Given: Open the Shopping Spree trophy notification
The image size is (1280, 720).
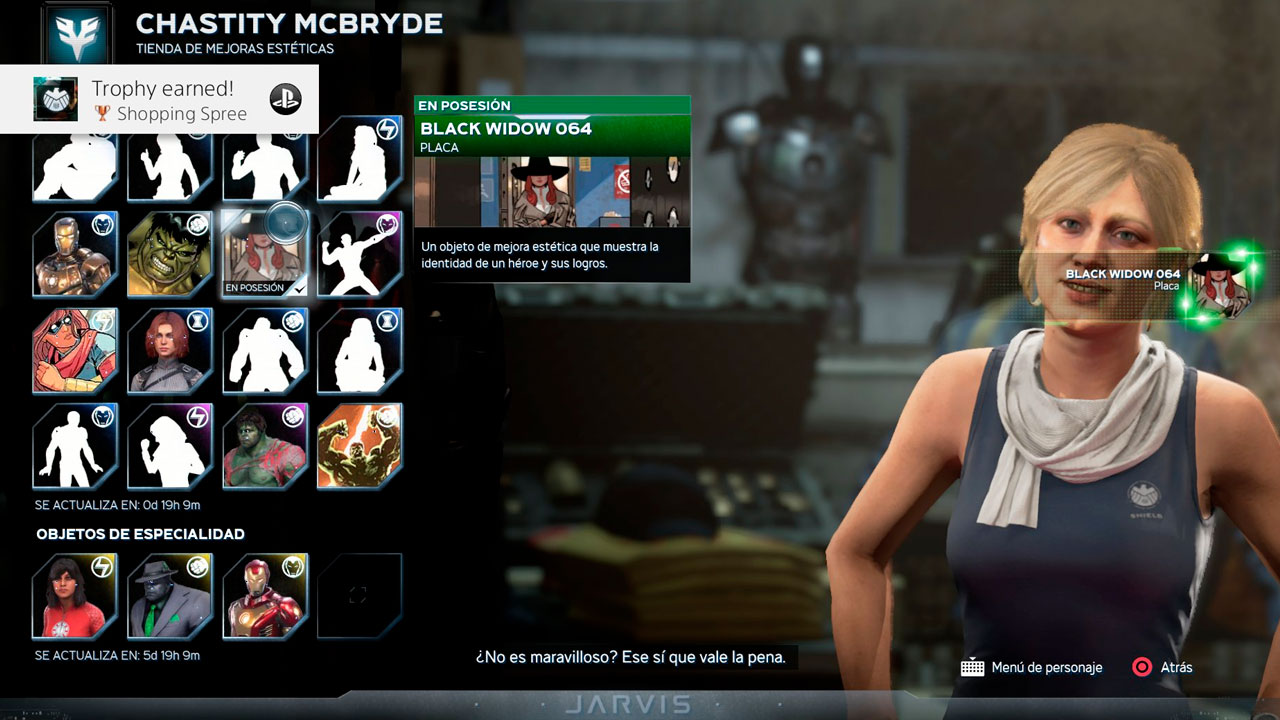Looking at the screenshot, I should pos(160,100).
